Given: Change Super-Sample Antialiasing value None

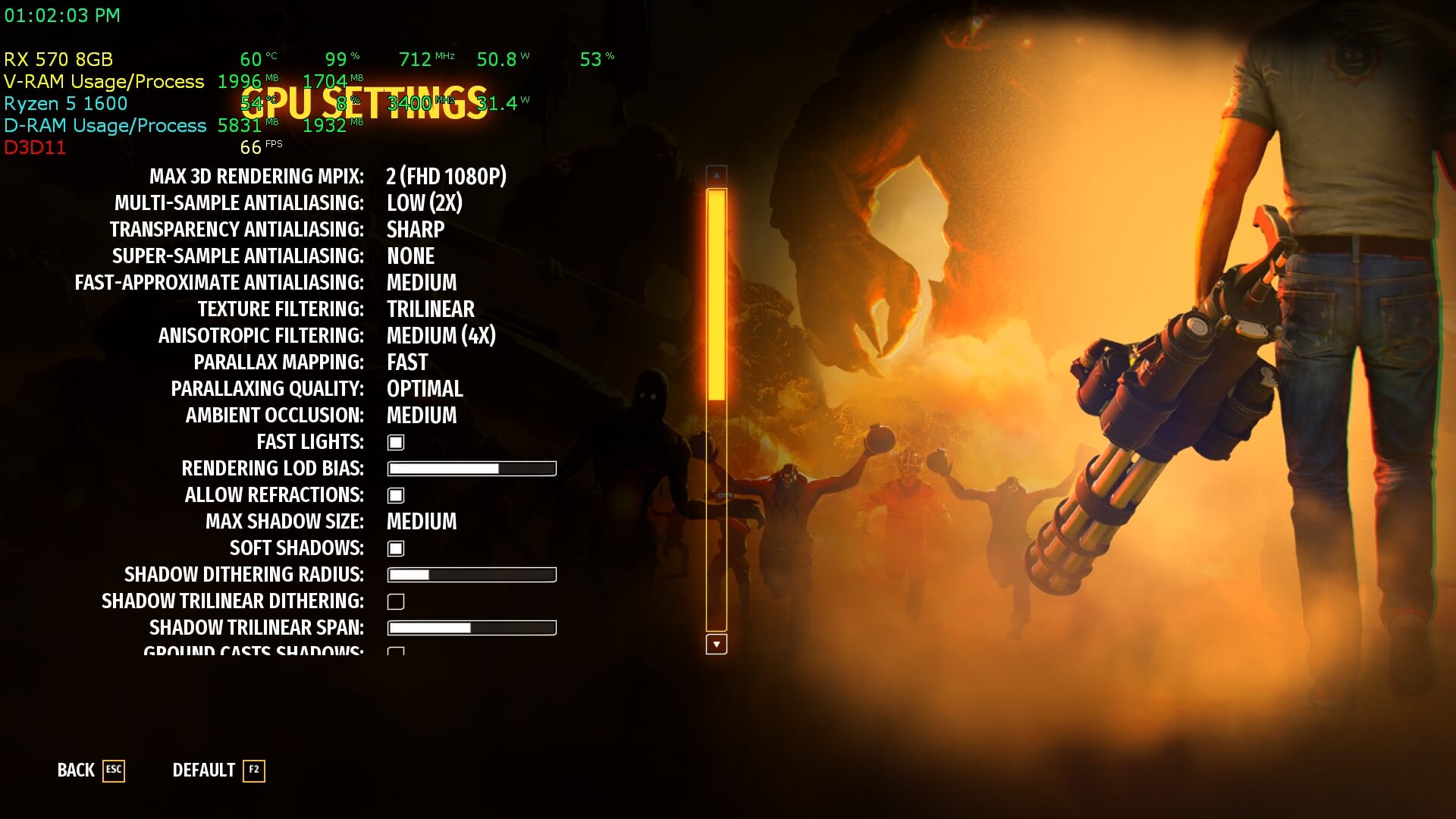Looking at the screenshot, I should click(410, 256).
